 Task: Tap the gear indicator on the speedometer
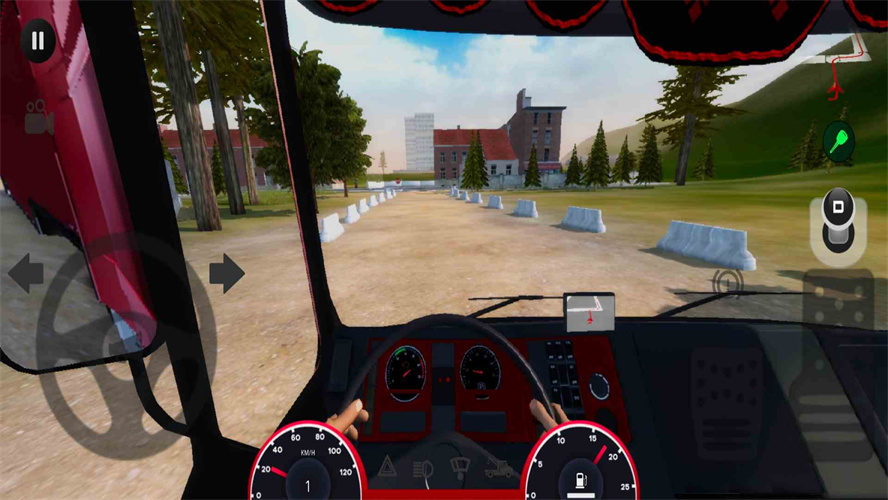tap(307, 486)
